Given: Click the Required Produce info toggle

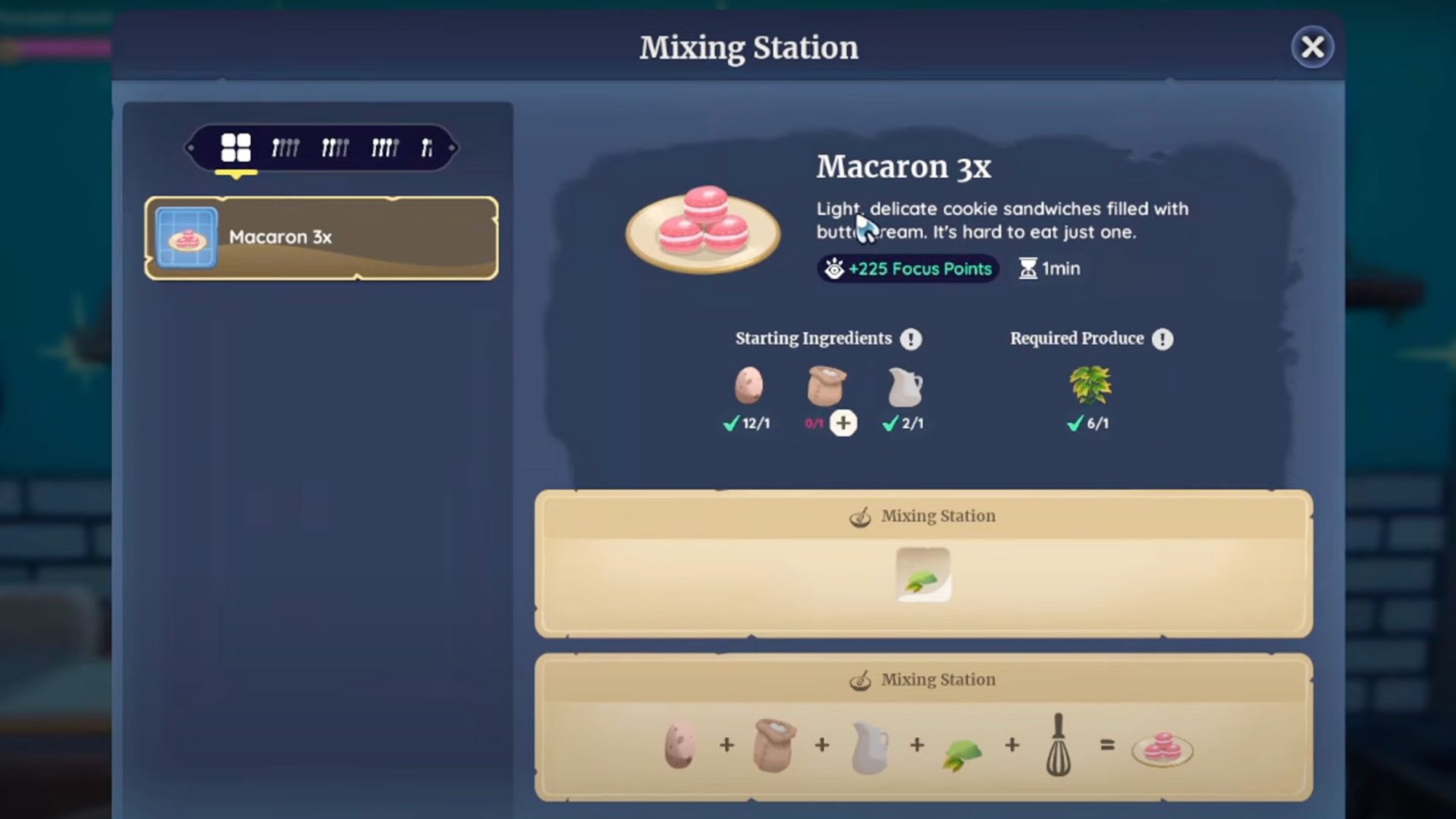Looking at the screenshot, I should coord(1163,339).
